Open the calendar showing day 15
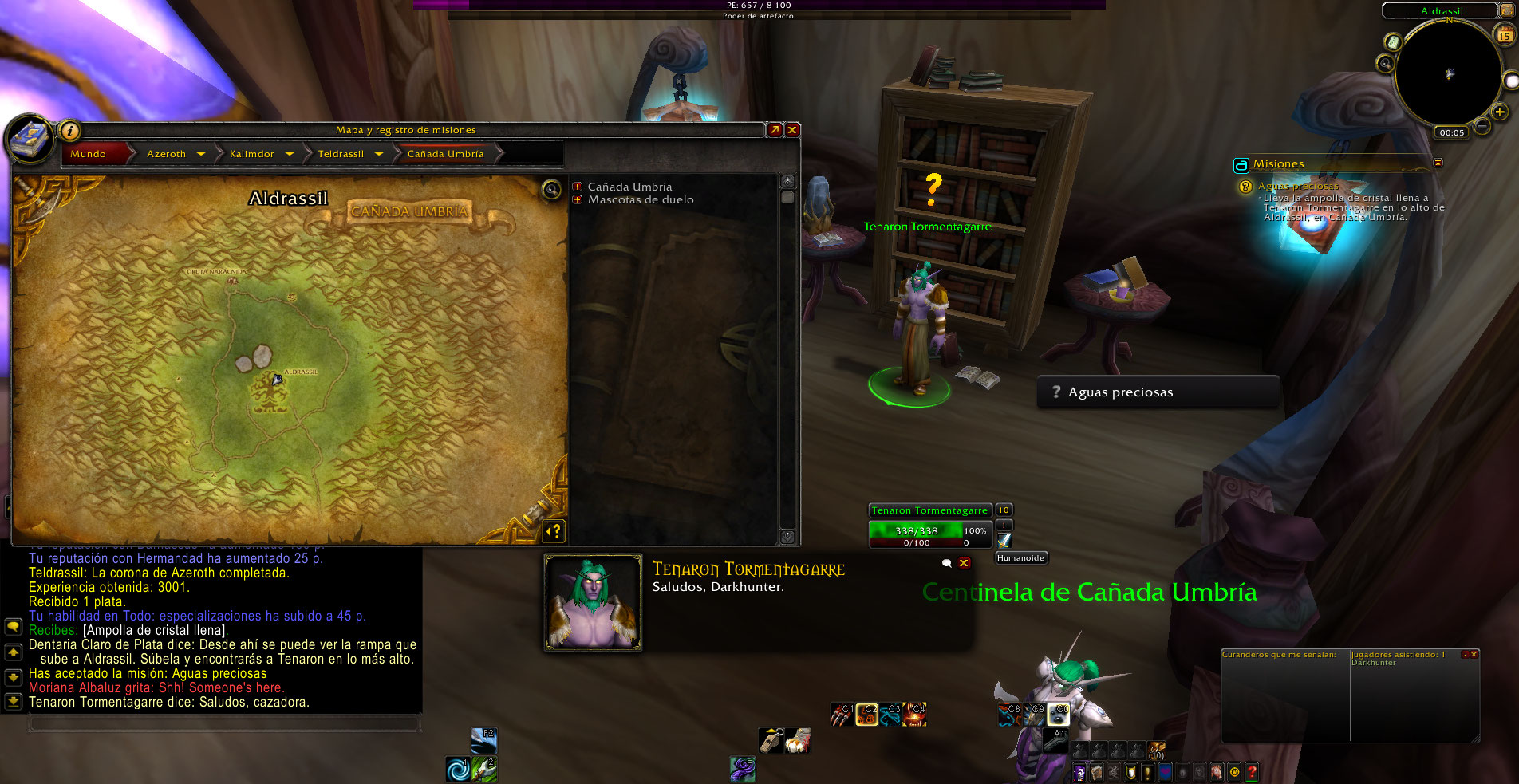 pyautogui.click(x=1504, y=35)
